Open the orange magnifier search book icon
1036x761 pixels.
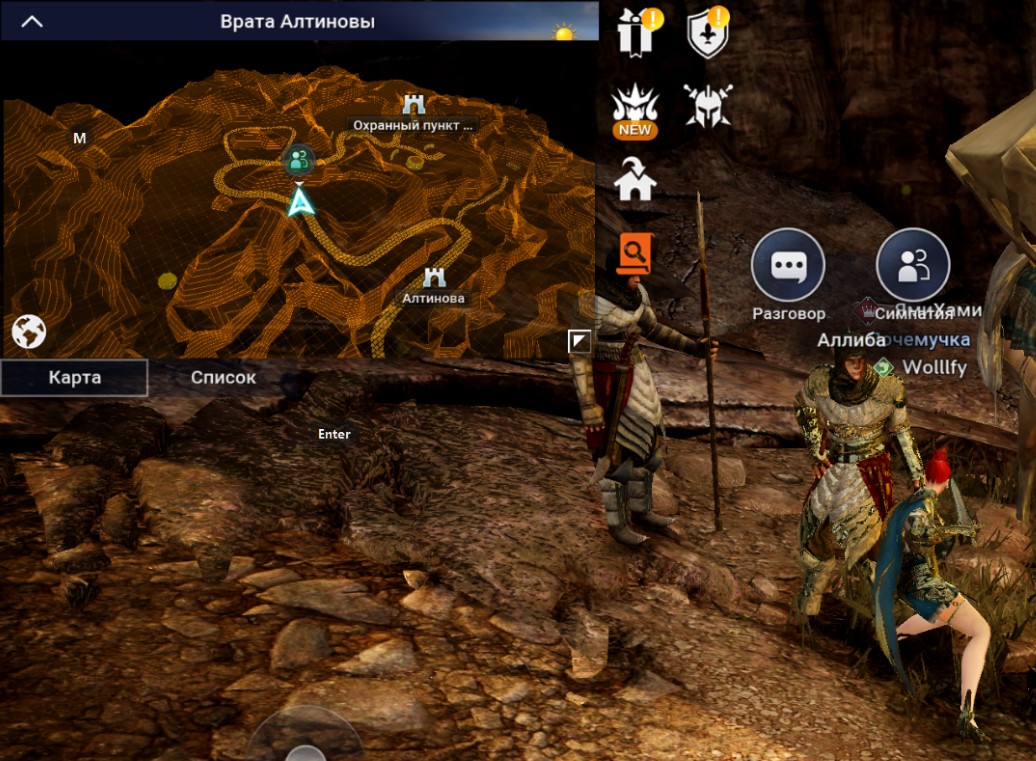pyautogui.click(x=634, y=253)
